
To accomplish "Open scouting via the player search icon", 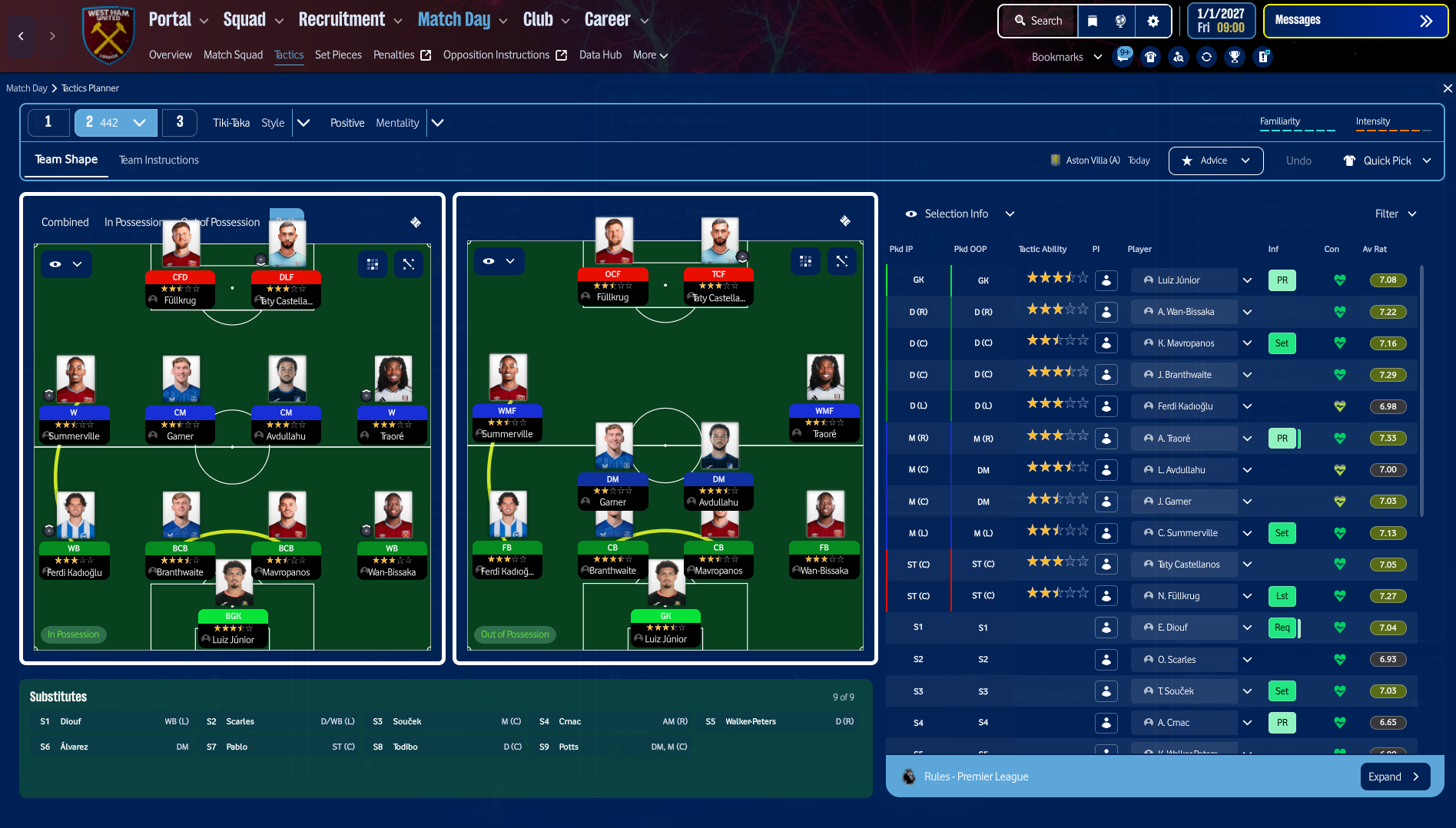I will [x=1179, y=57].
